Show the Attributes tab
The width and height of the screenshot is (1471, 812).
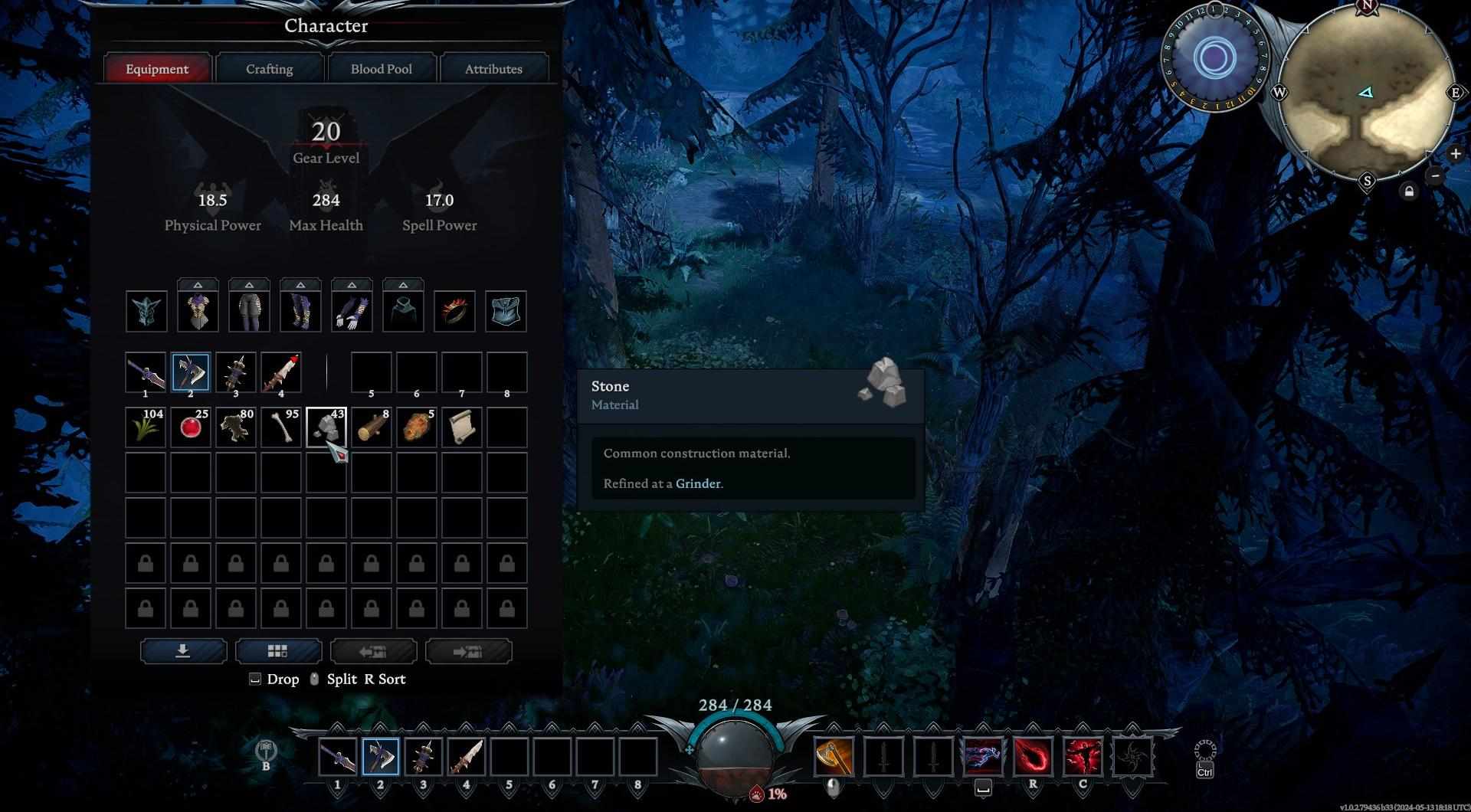[493, 69]
